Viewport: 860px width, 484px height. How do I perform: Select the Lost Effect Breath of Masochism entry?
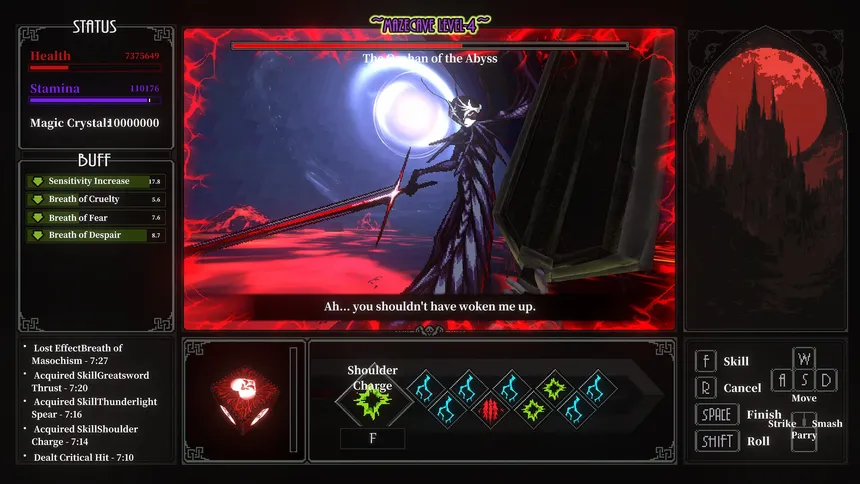85,354
